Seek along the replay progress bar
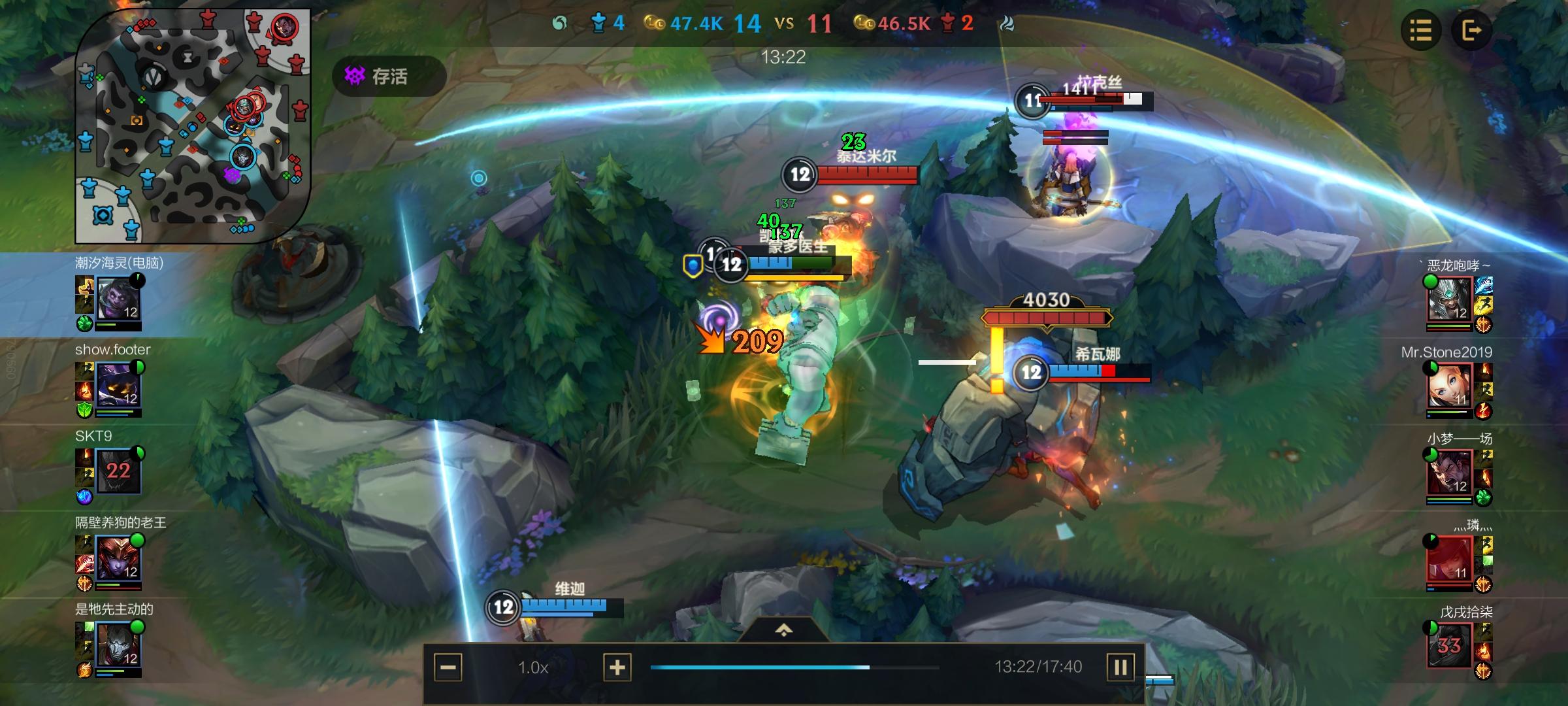Image resolution: width=1568 pixels, height=706 pixels. [x=794, y=667]
